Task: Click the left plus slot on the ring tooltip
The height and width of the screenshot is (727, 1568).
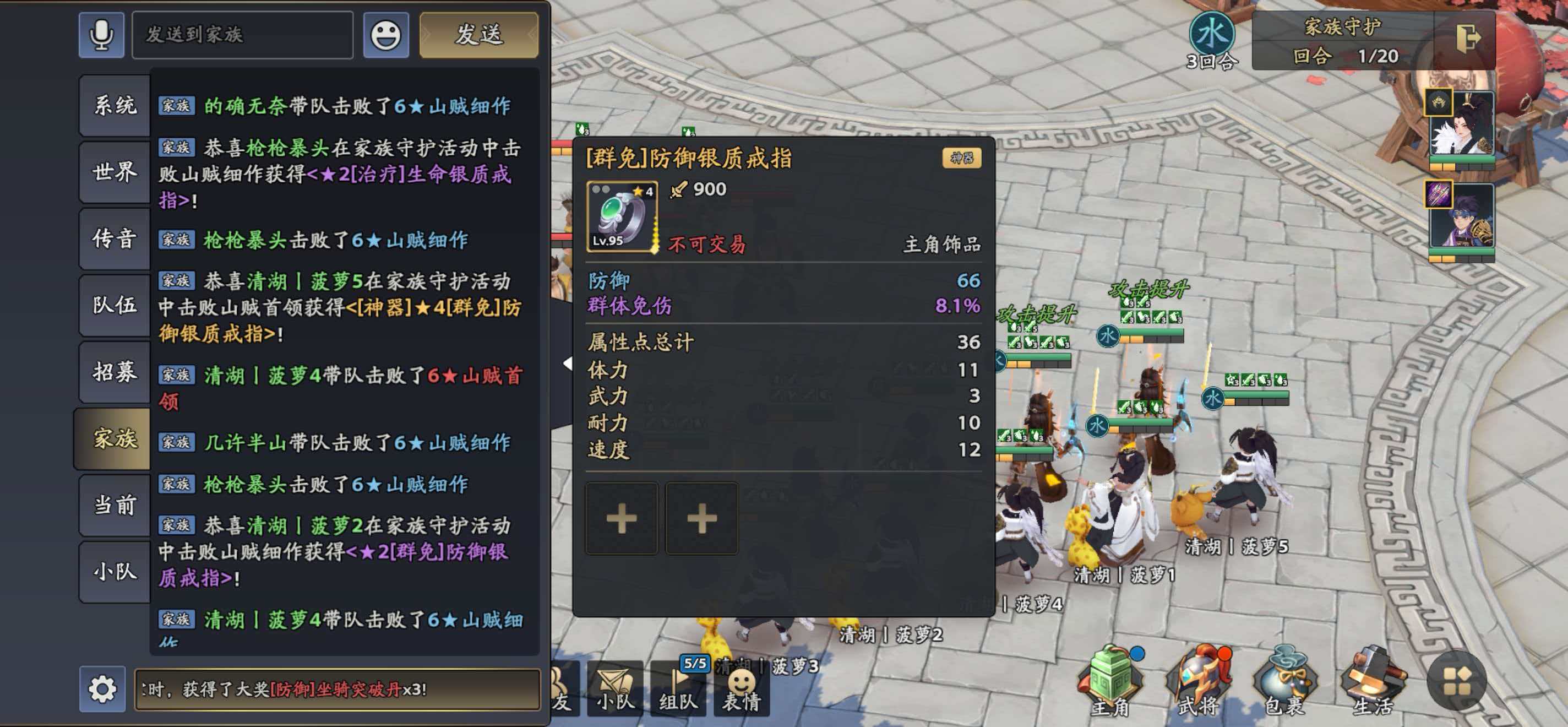Action: (x=622, y=518)
